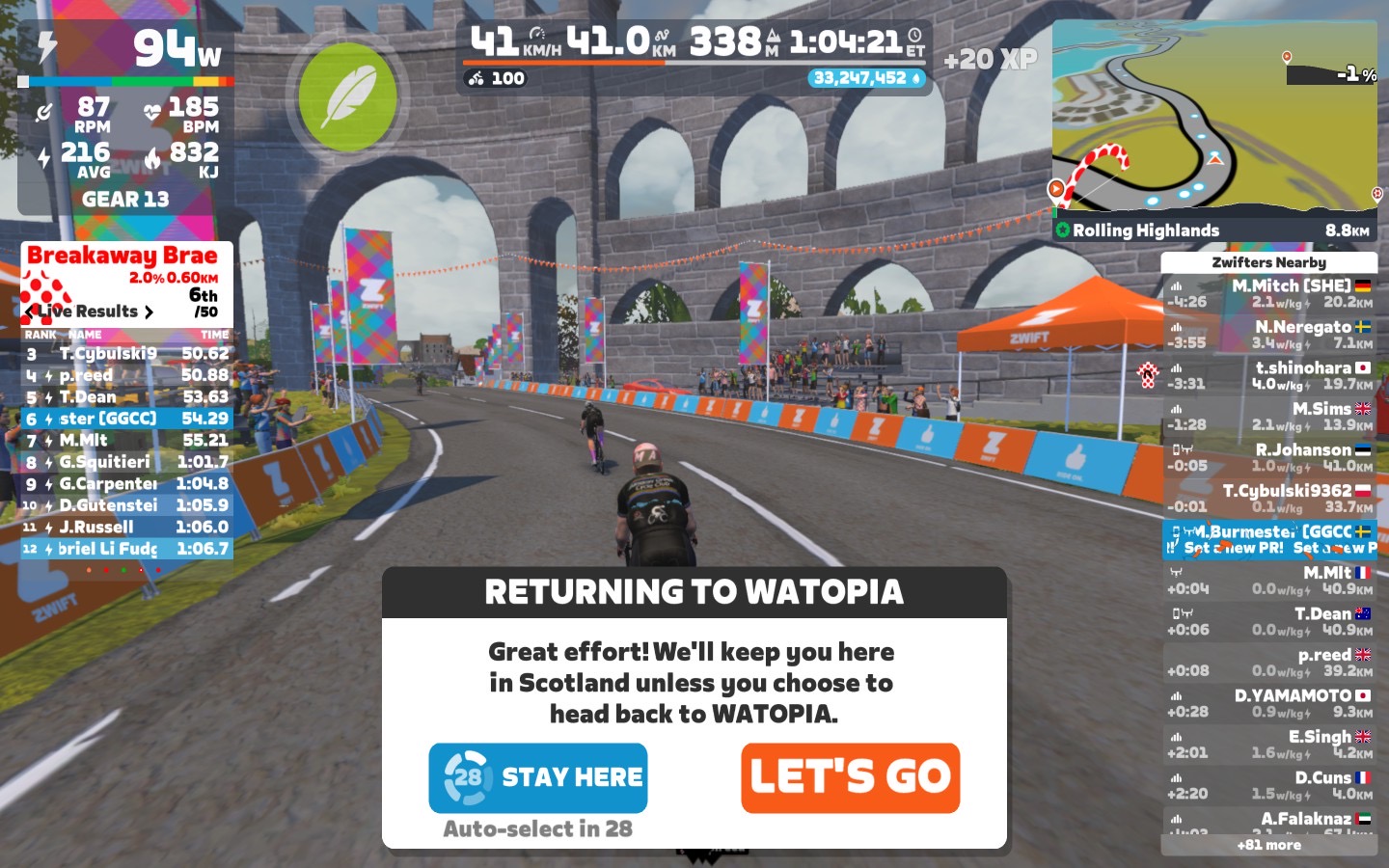Select T.Dean in the segment leaderboard

tap(127, 397)
